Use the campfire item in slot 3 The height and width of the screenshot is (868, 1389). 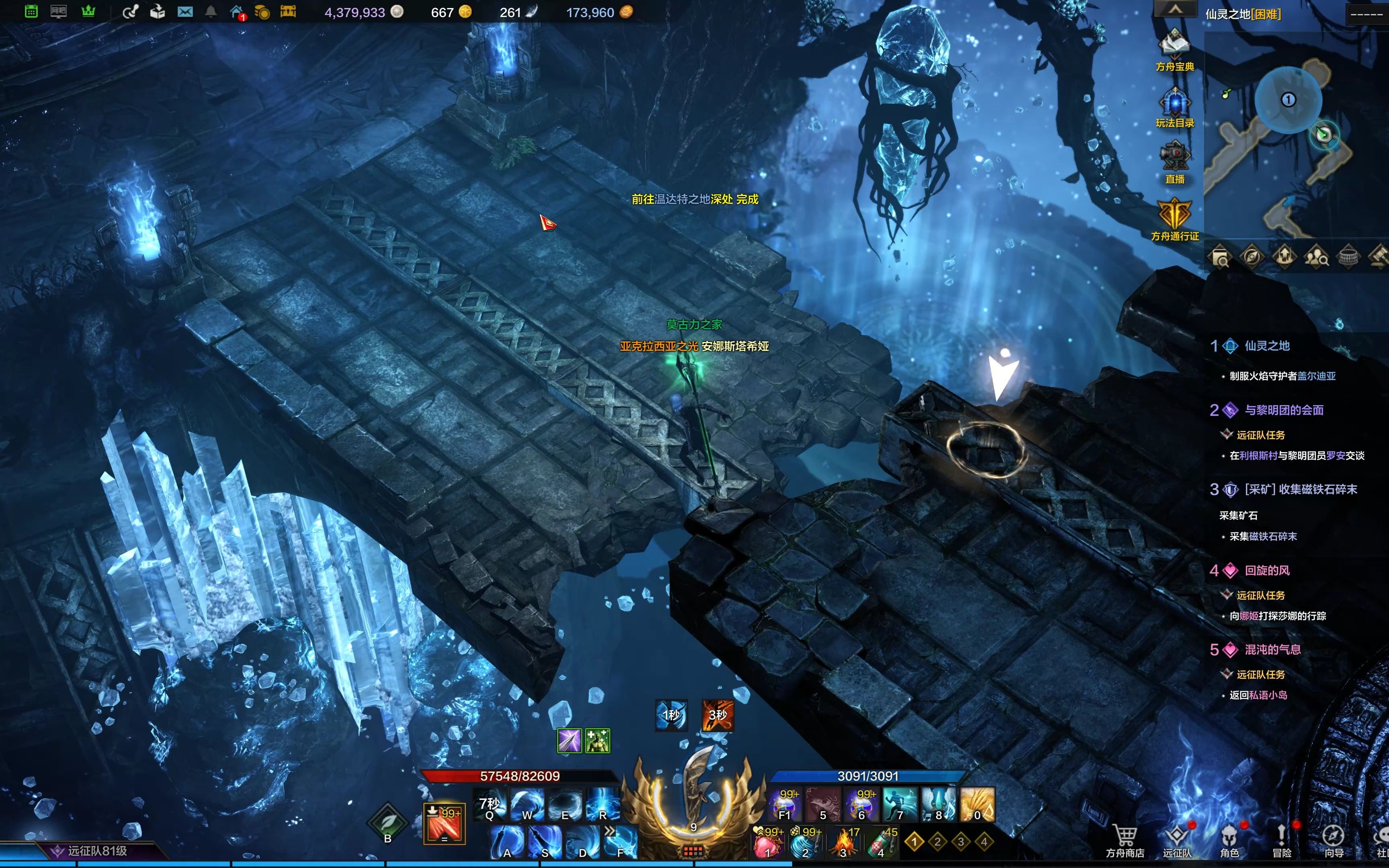[843, 842]
